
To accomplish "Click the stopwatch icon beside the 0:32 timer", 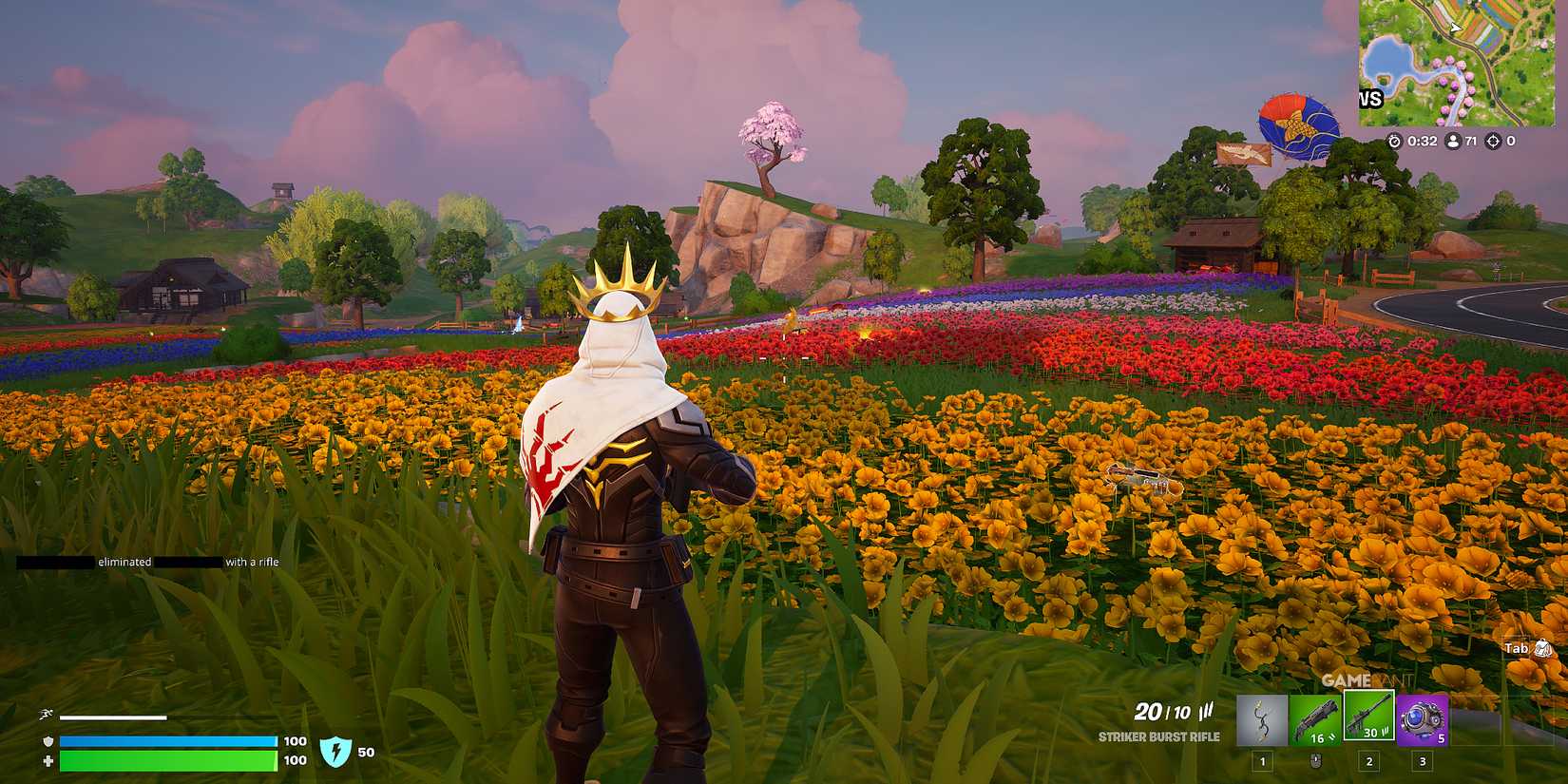I will click(x=1394, y=142).
